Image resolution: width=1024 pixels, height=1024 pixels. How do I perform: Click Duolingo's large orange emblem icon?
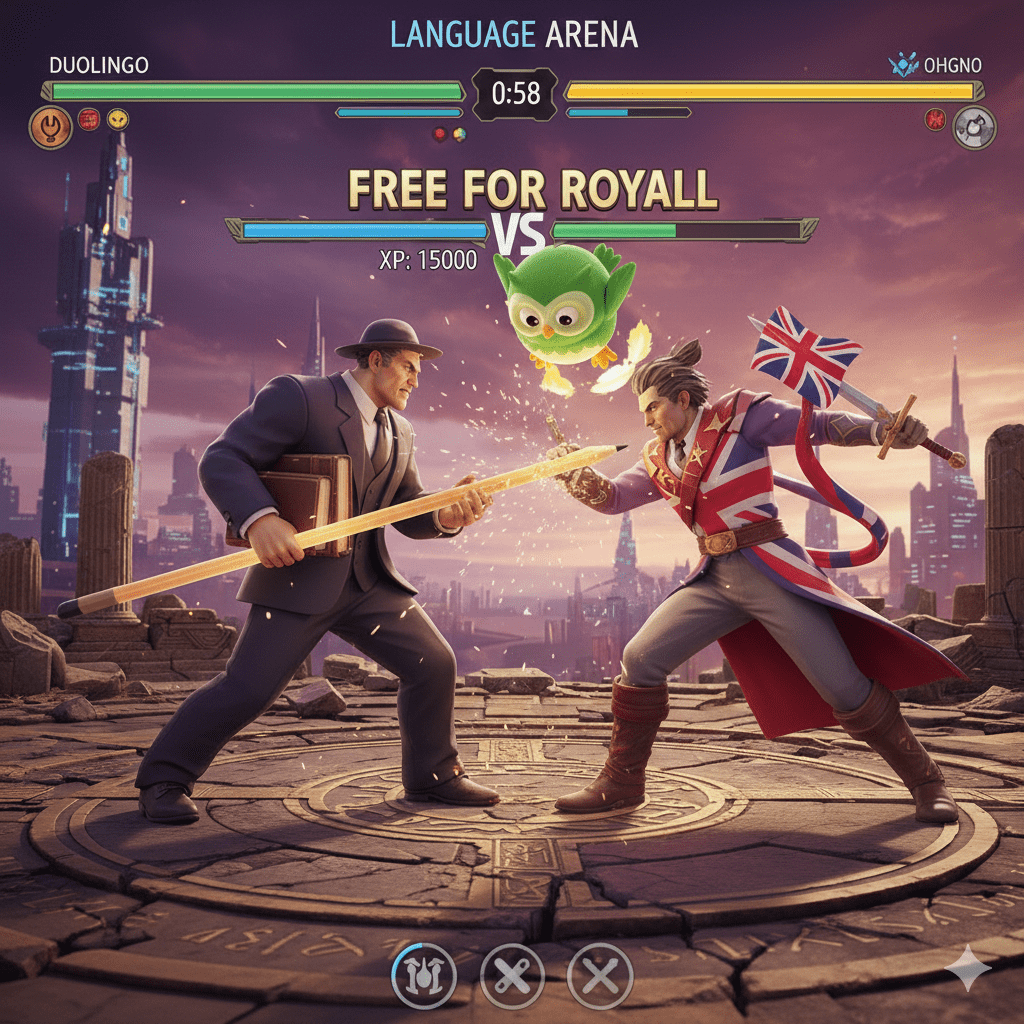50,128
